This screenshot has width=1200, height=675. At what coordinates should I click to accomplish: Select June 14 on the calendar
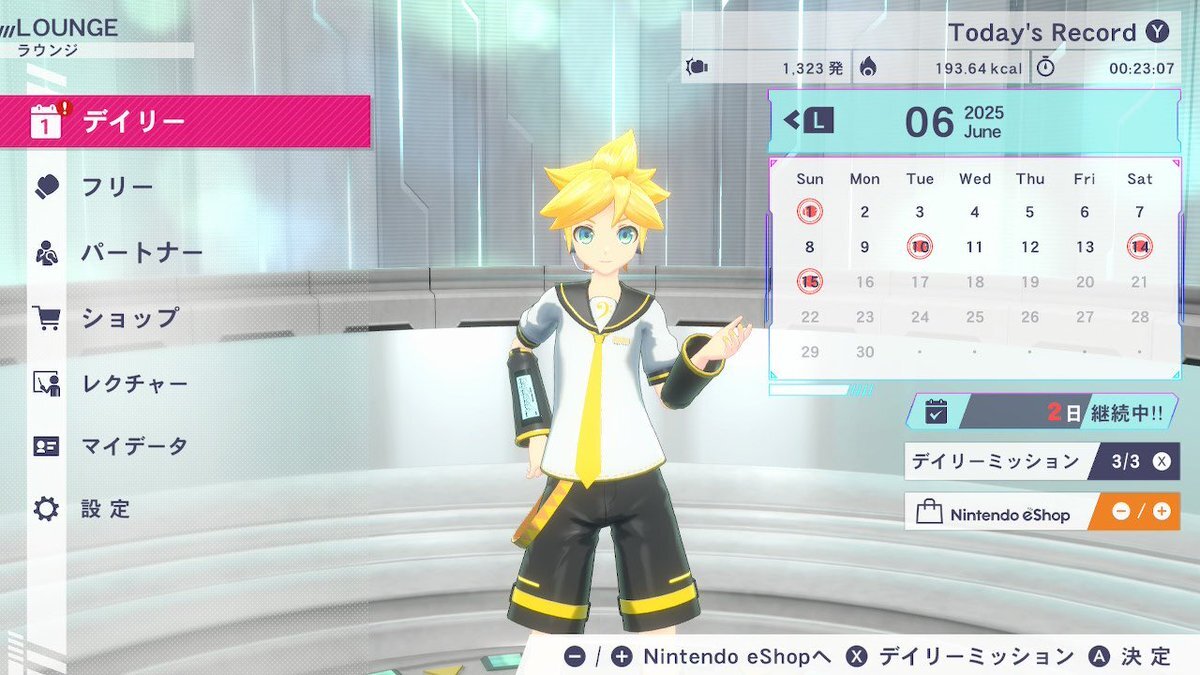point(1139,247)
